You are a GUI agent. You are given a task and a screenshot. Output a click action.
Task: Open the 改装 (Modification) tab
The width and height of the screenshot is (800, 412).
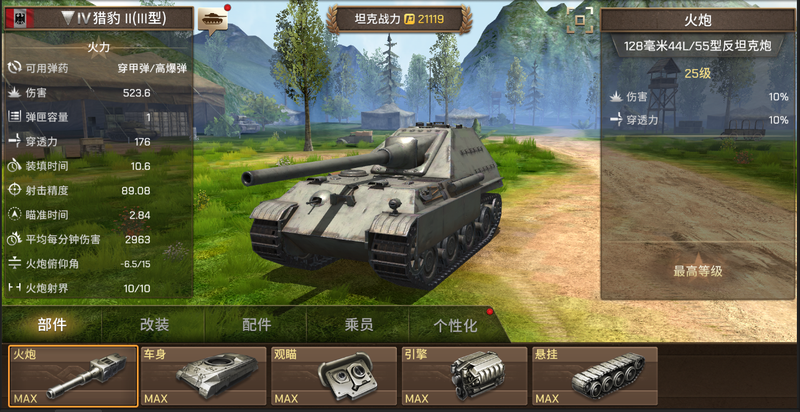(154, 325)
